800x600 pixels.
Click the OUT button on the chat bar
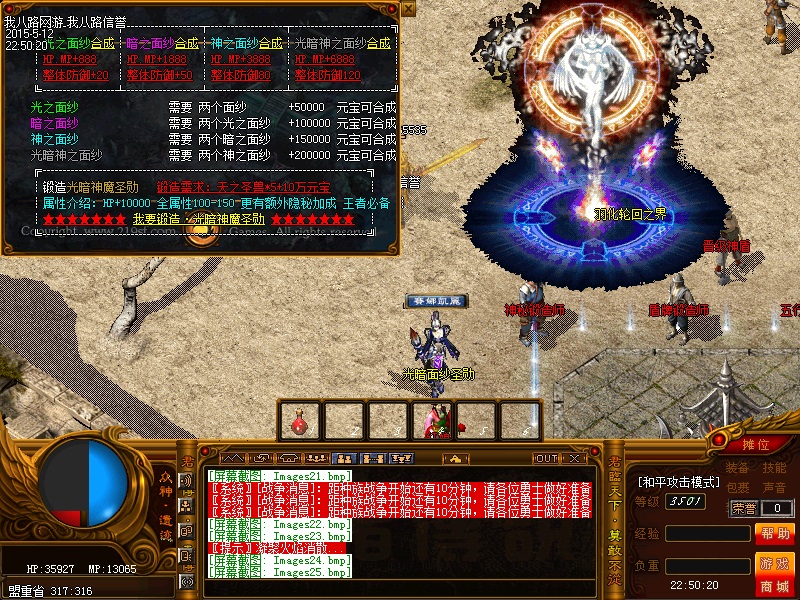pos(546,458)
